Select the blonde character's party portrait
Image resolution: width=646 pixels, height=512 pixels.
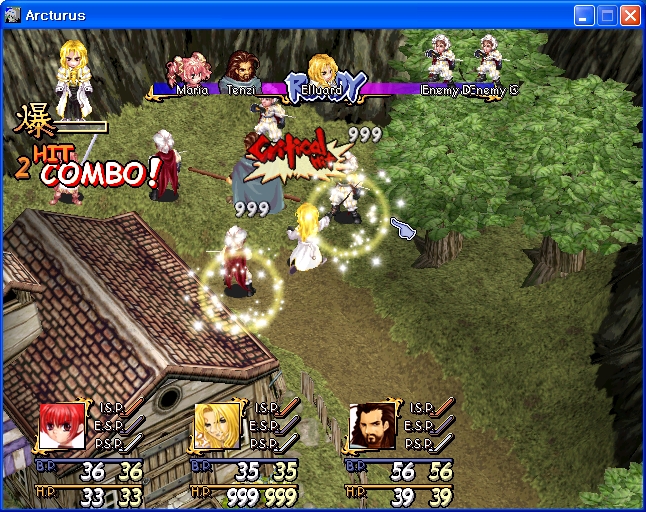[216, 427]
